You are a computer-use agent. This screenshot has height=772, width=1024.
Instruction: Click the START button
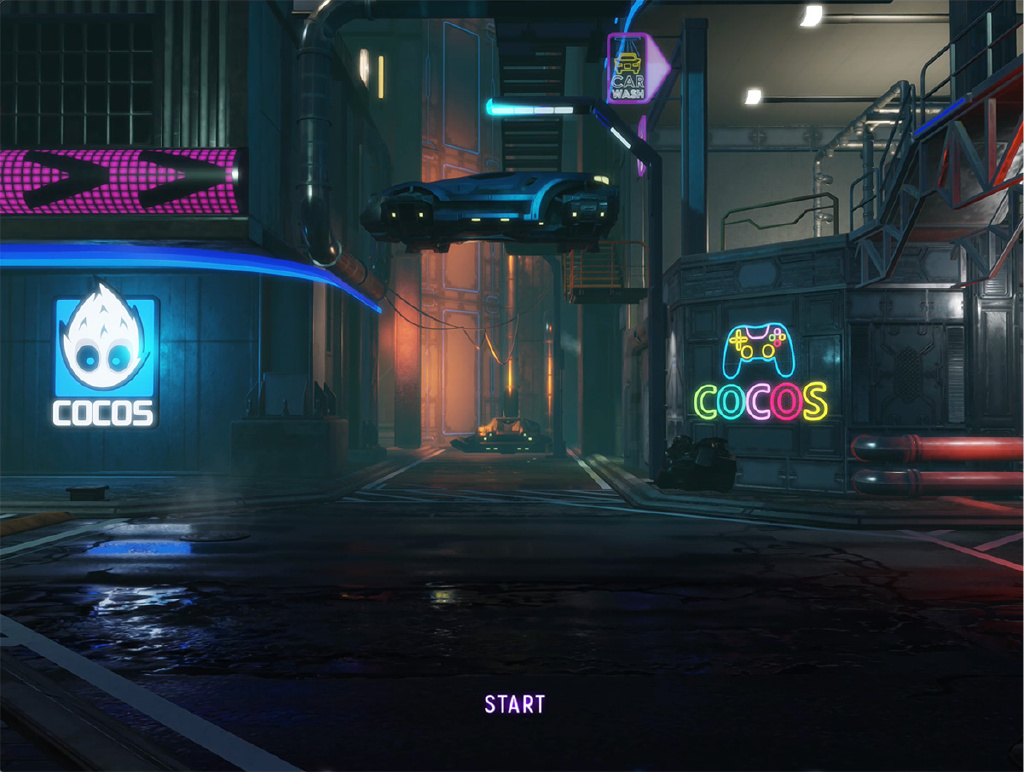coord(515,704)
